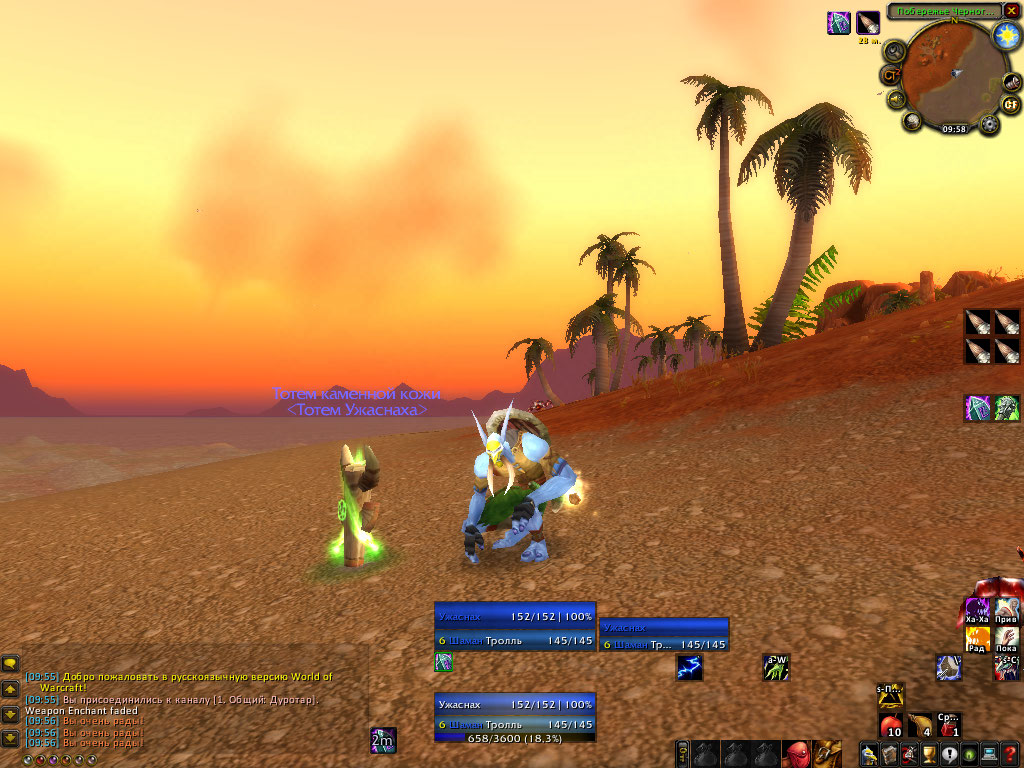Viewport: 1024px width, 768px height.
Task: Open the character info micro button
Action: click(x=868, y=754)
